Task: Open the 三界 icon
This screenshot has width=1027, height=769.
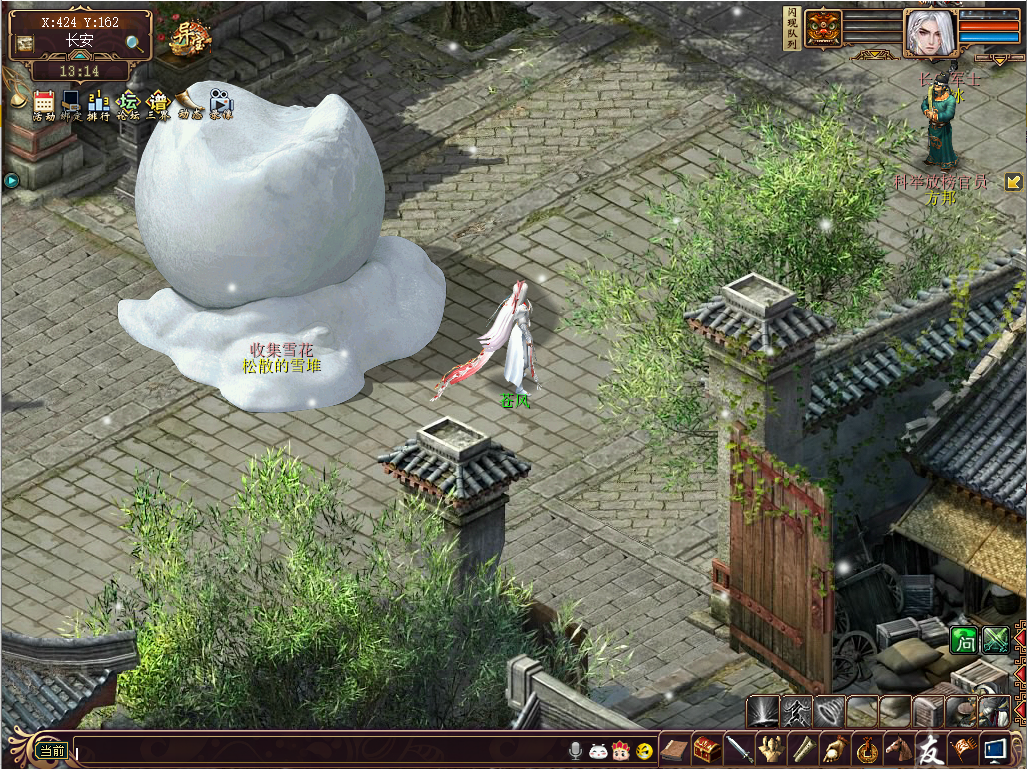Action: point(158,104)
